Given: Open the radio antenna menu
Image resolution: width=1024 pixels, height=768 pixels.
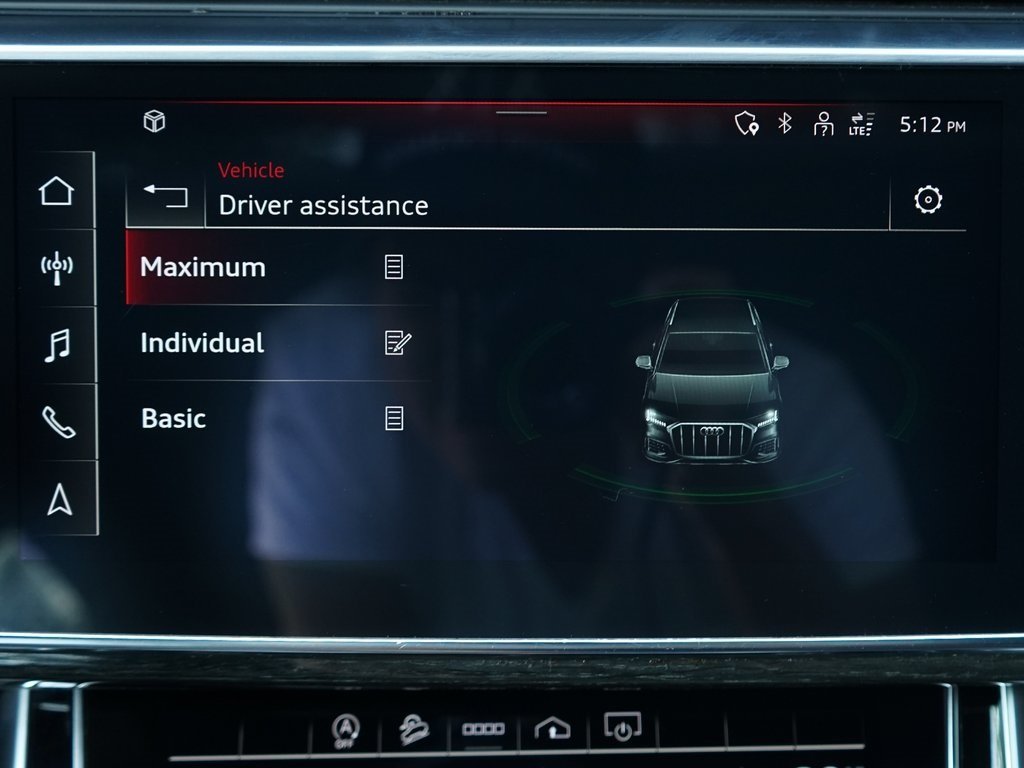Looking at the screenshot, I should click(57, 267).
